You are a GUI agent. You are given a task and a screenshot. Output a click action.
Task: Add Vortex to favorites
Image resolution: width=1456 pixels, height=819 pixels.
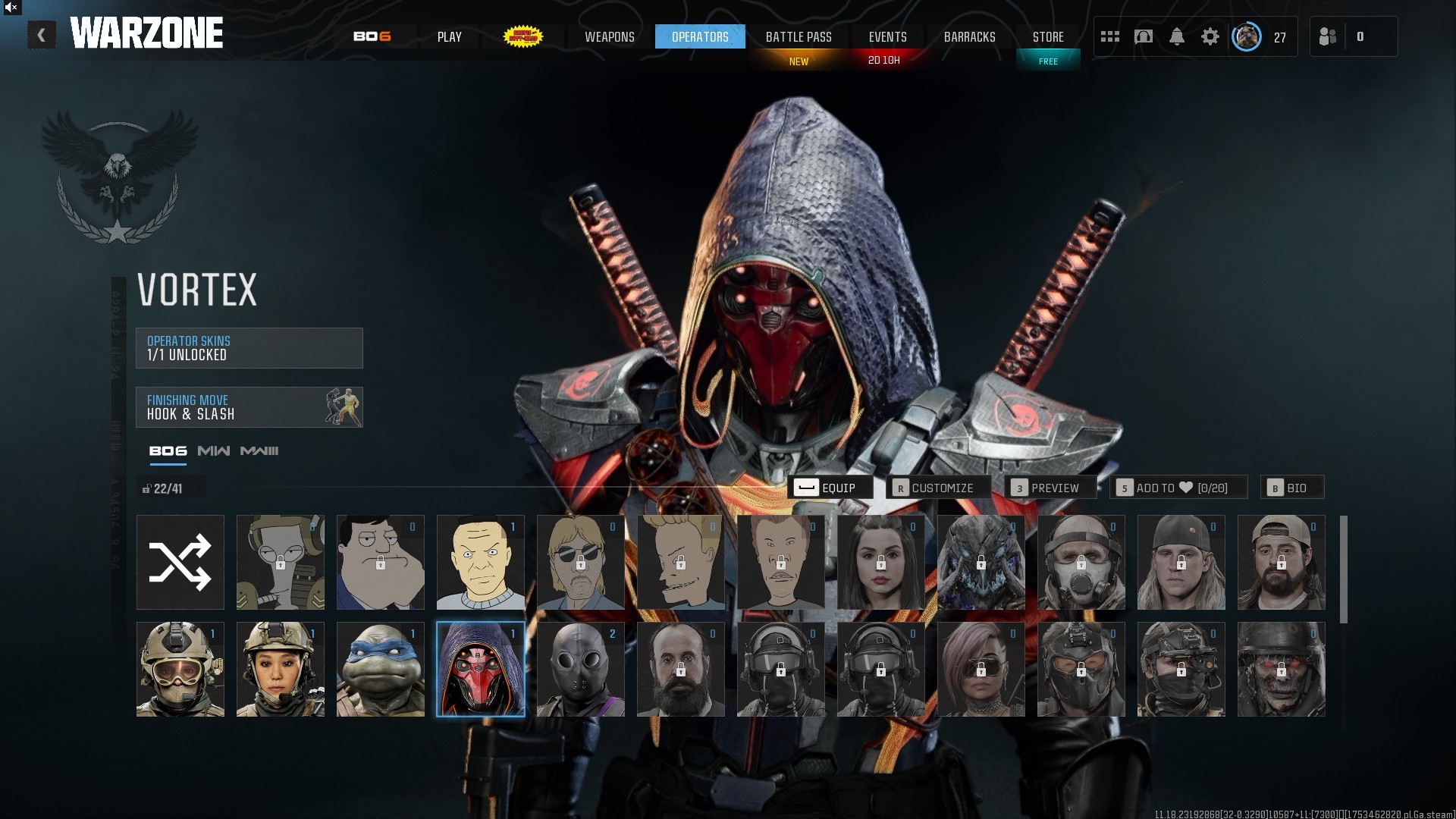[1178, 488]
